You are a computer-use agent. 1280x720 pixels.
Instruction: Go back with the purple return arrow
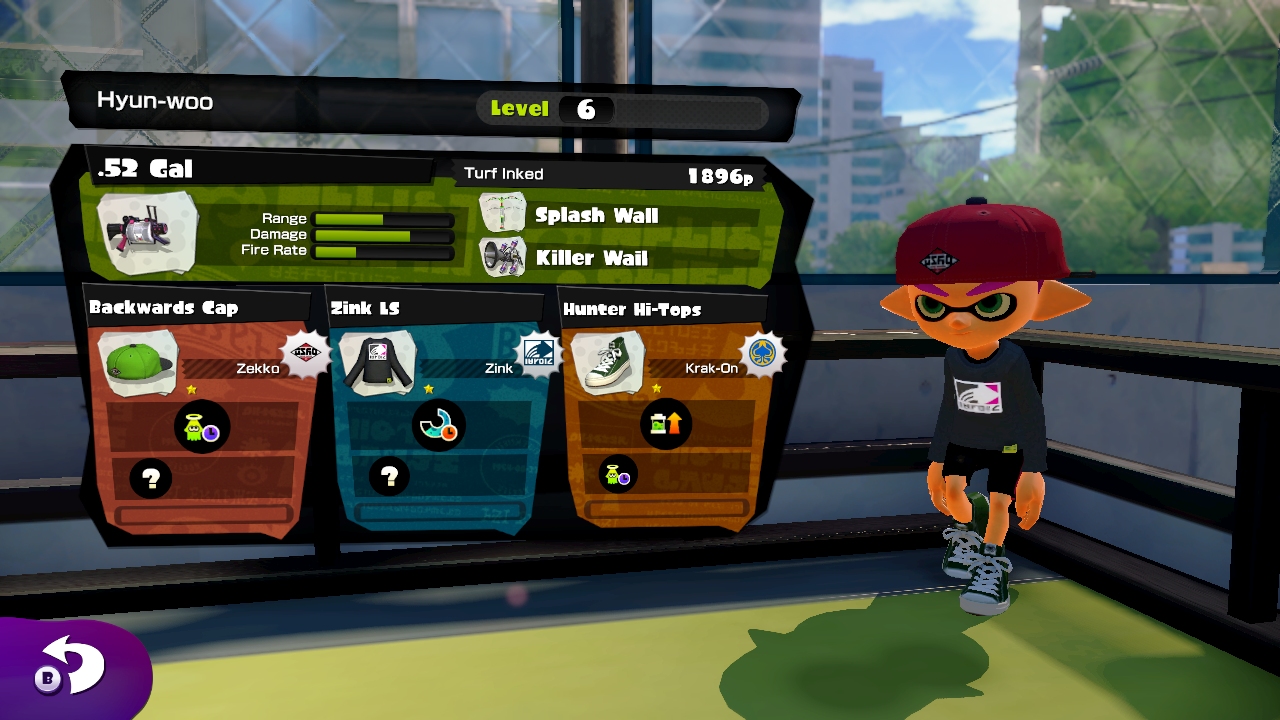coord(72,667)
